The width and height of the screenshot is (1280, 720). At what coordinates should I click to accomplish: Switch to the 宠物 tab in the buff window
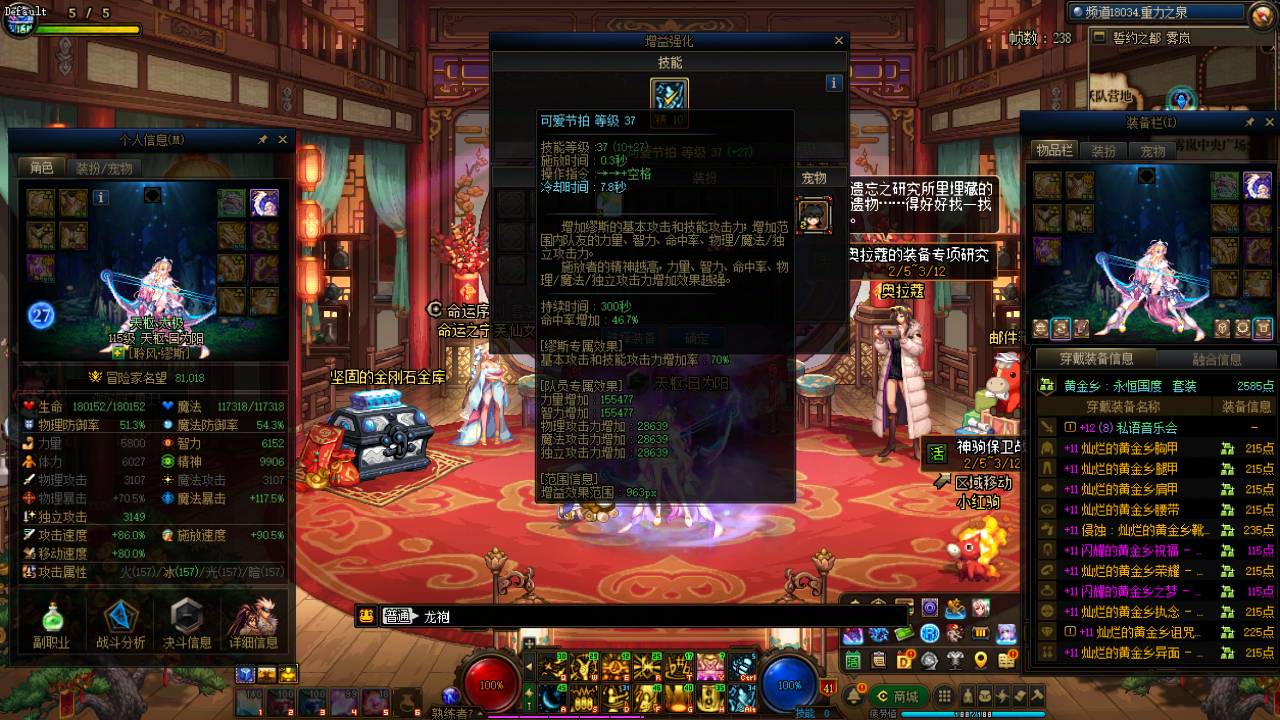[x=817, y=178]
